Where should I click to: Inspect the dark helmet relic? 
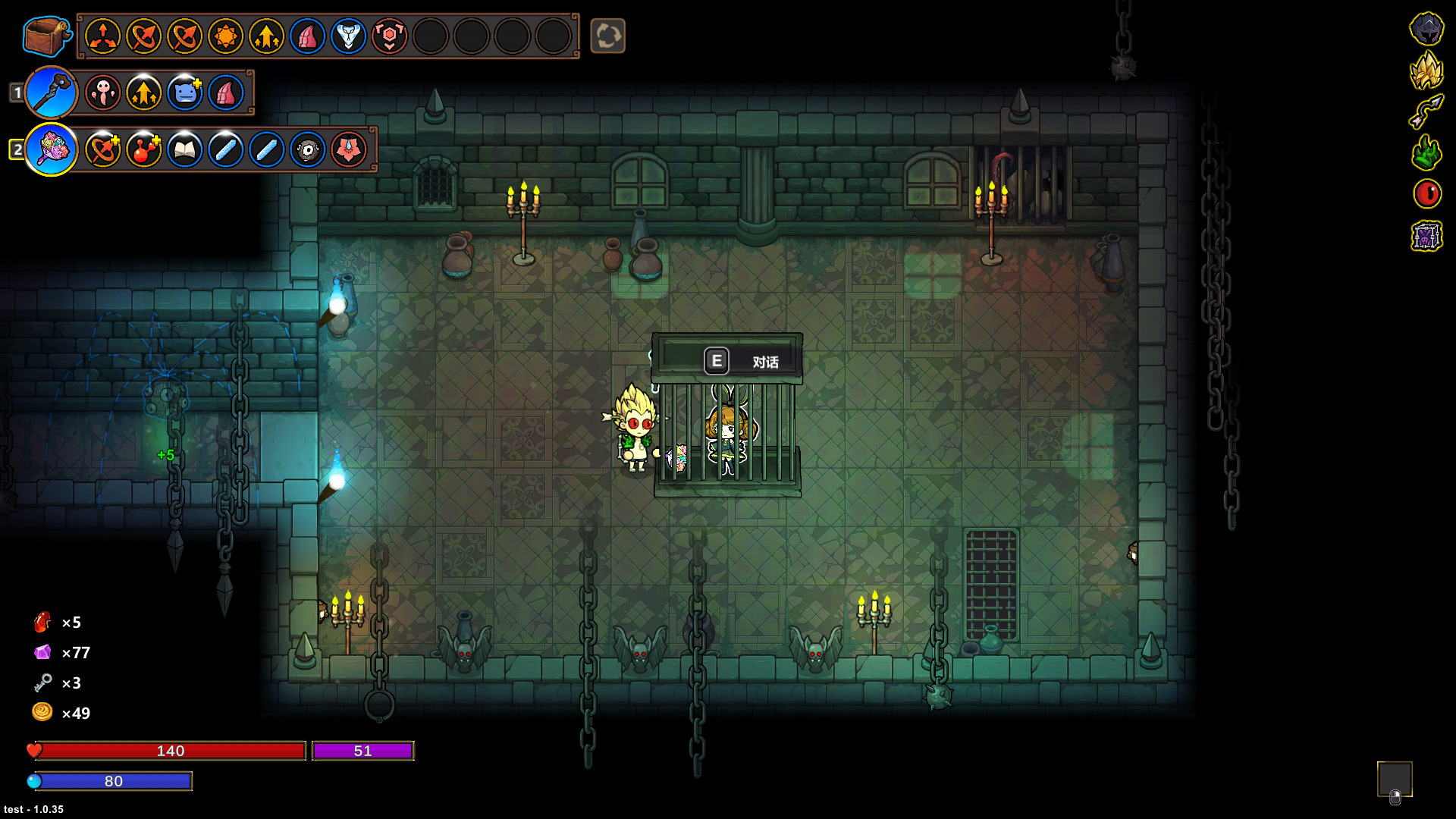coord(1426,29)
